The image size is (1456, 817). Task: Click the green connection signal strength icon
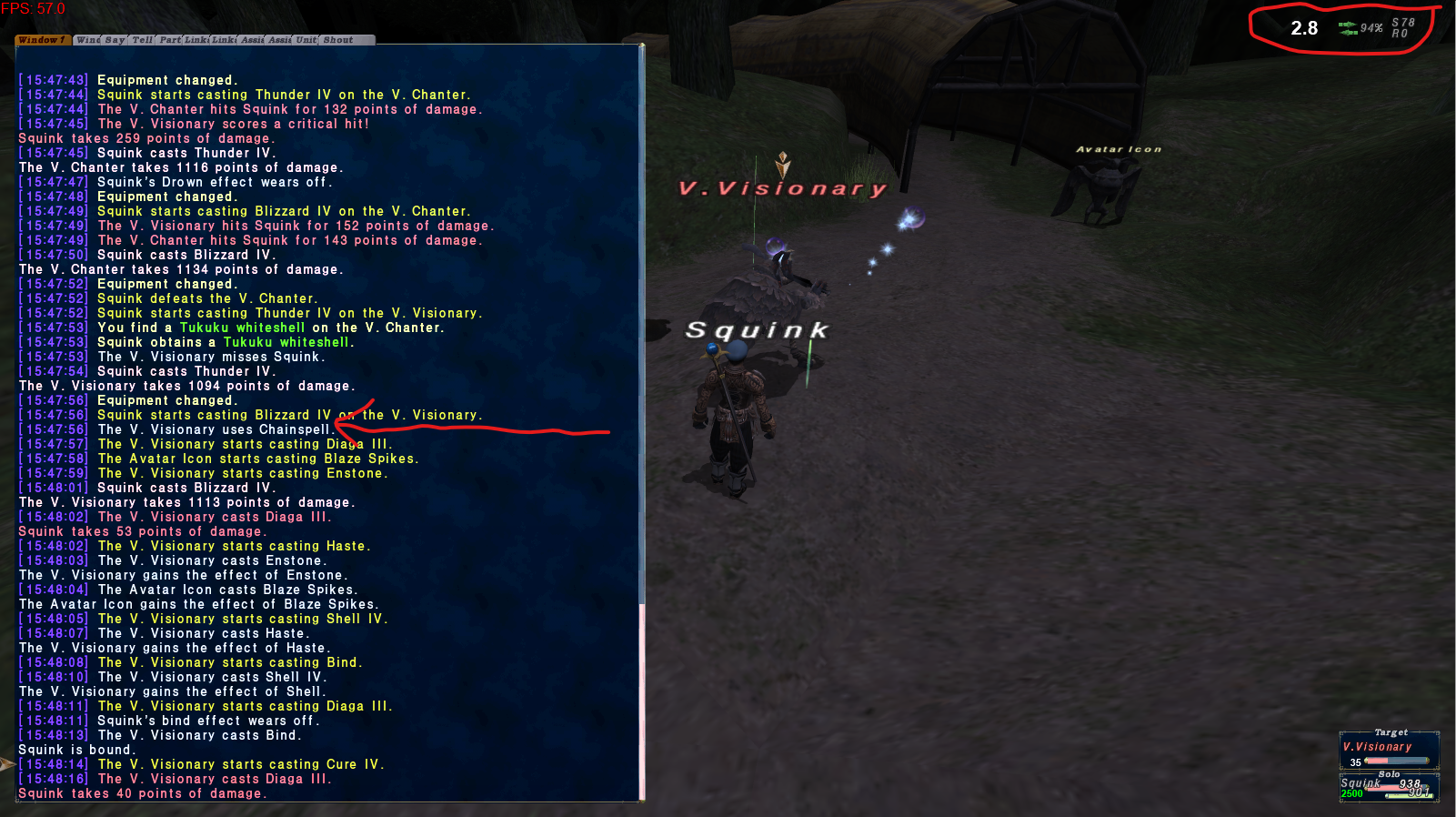point(1349,29)
